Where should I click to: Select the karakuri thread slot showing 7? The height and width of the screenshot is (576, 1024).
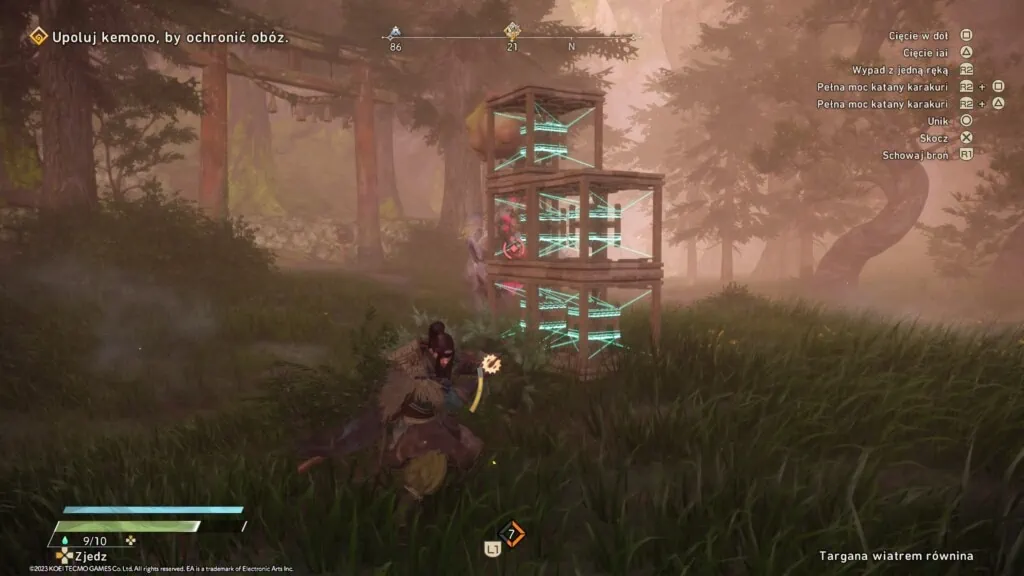tap(512, 534)
